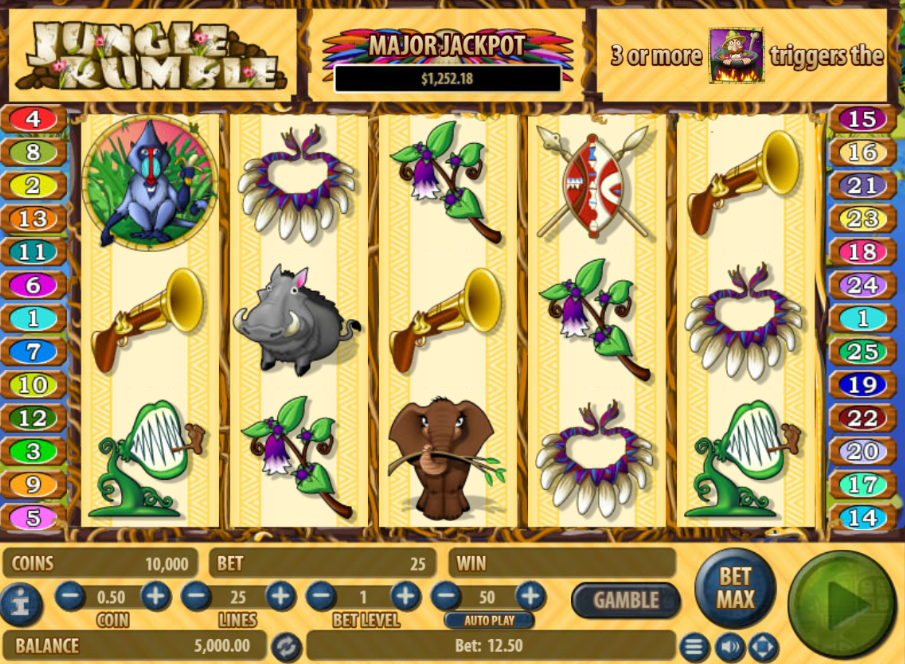
Task: Click the refresh icon beside the balance
Action: pyautogui.click(x=287, y=645)
